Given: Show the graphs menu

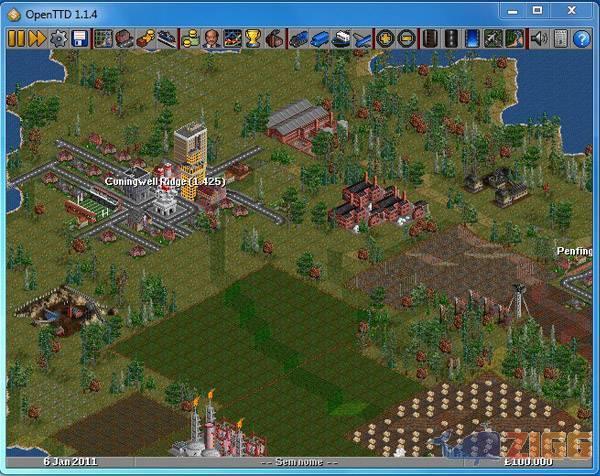Looking at the screenshot, I should pyautogui.click(x=232, y=39).
